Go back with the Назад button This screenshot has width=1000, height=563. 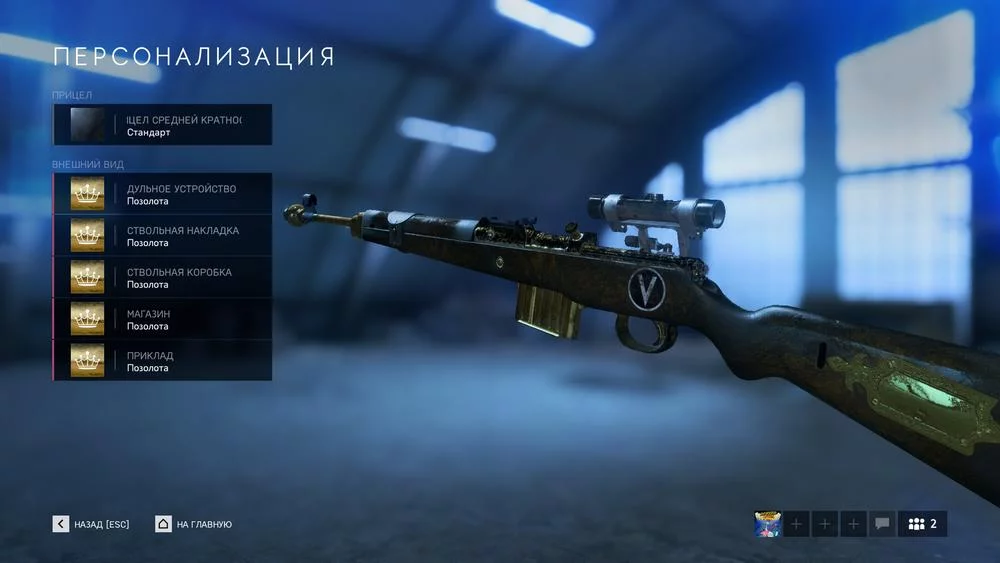pyautogui.click(x=91, y=524)
